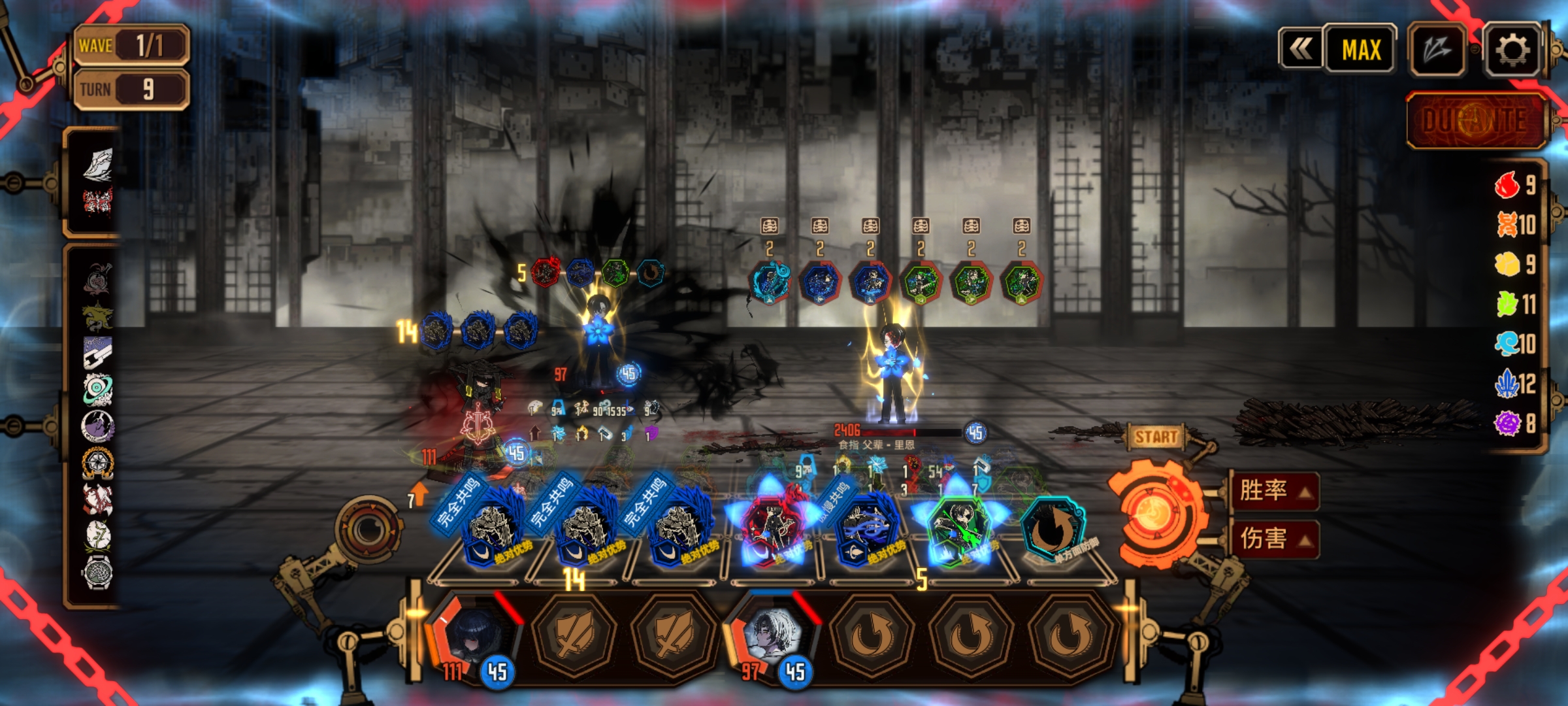Viewport: 1568px width, 706px height.
Task: Open the settings gear menu
Action: coord(1512,50)
